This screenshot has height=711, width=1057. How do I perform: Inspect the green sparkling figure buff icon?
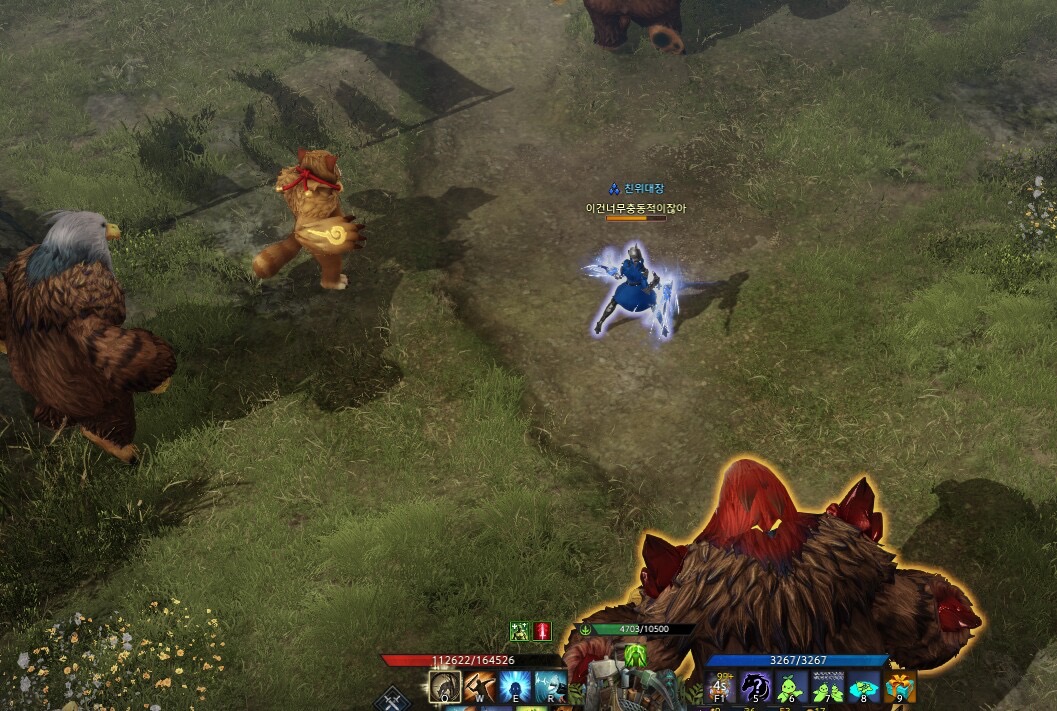coord(520,631)
